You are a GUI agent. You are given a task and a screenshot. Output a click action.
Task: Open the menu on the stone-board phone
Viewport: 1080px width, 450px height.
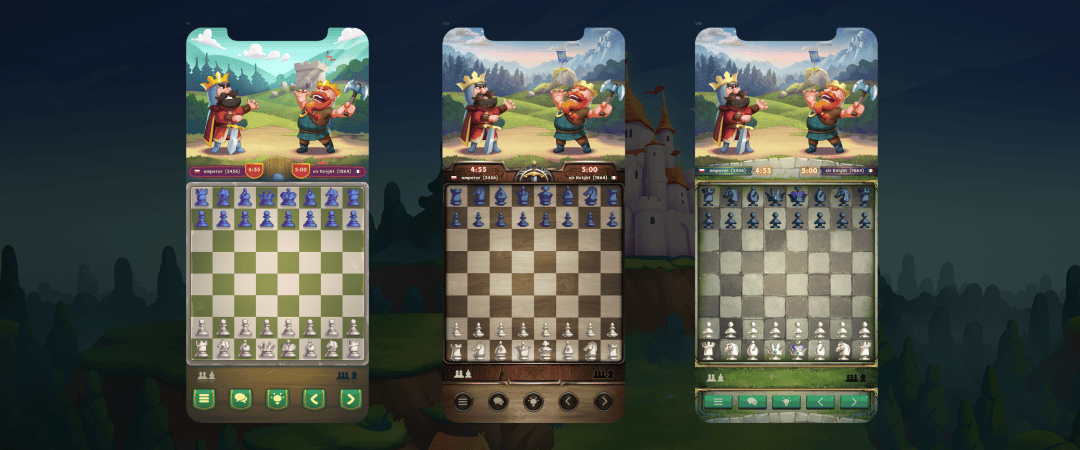tap(716, 402)
